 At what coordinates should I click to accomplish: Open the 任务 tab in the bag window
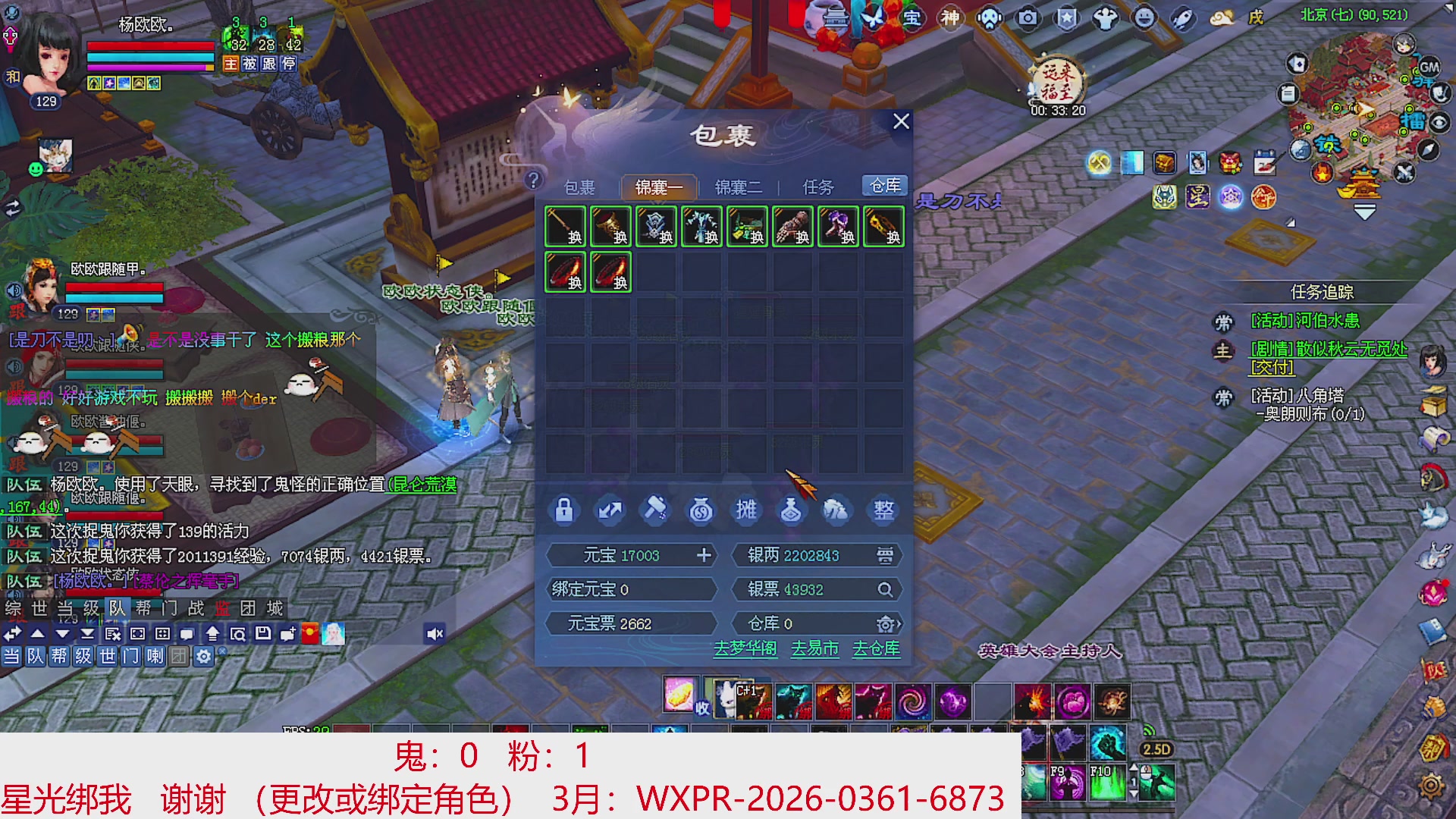pyautogui.click(x=817, y=187)
